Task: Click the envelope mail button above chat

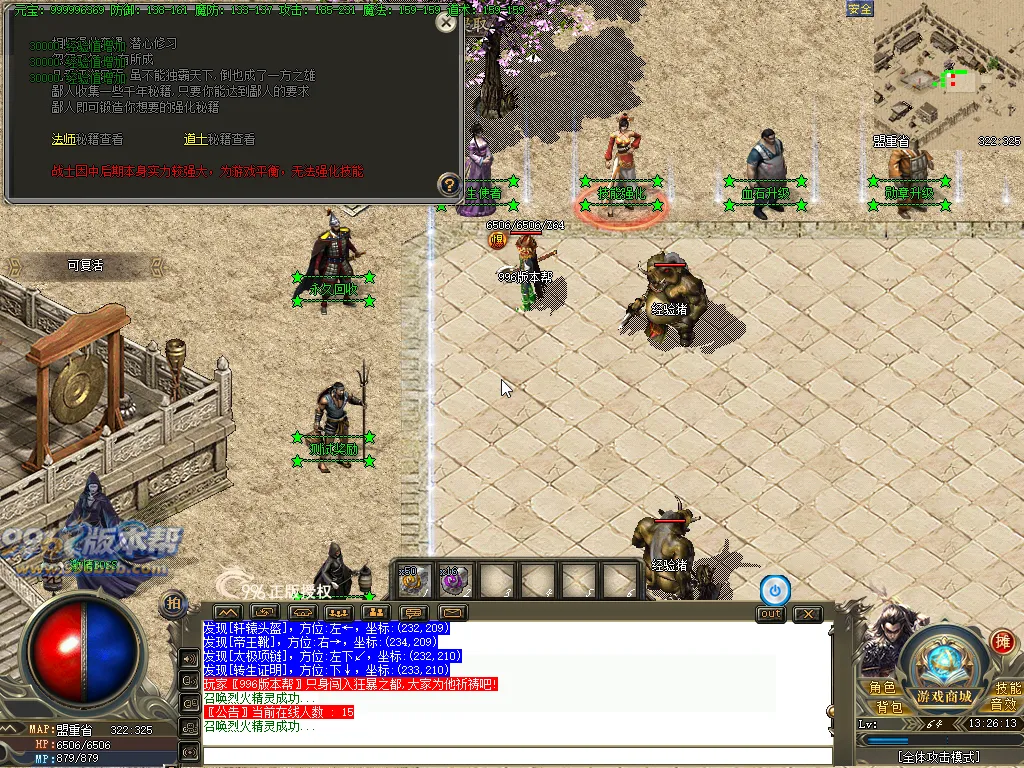Action: pyautogui.click(x=452, y=612)
